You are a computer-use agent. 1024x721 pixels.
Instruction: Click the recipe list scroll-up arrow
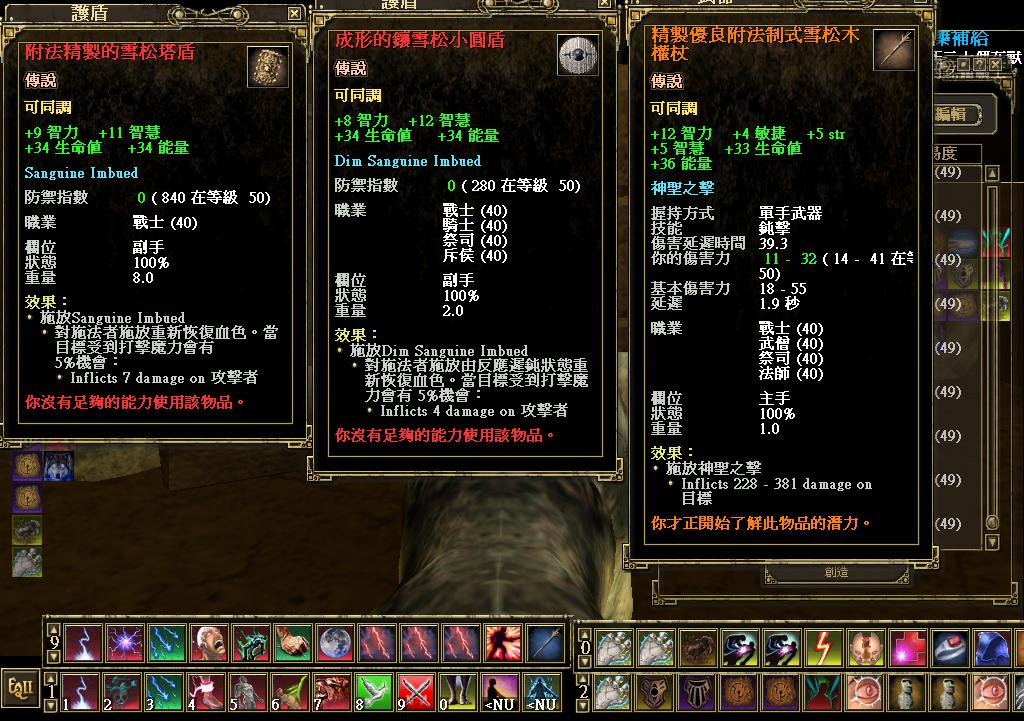click(x=993, y=173)
